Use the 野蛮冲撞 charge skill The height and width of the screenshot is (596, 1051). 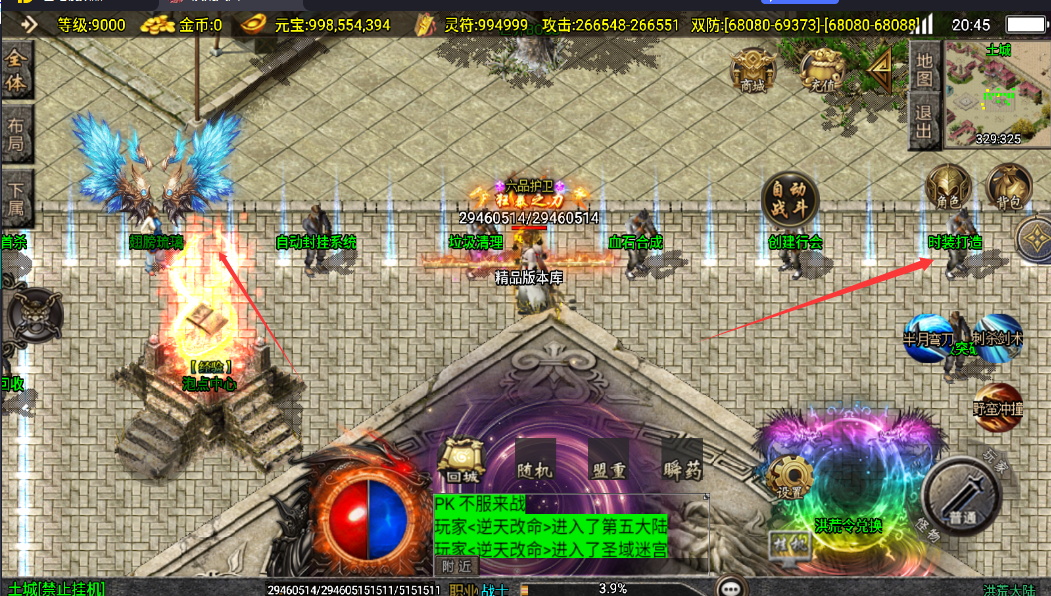coord(997,405)
